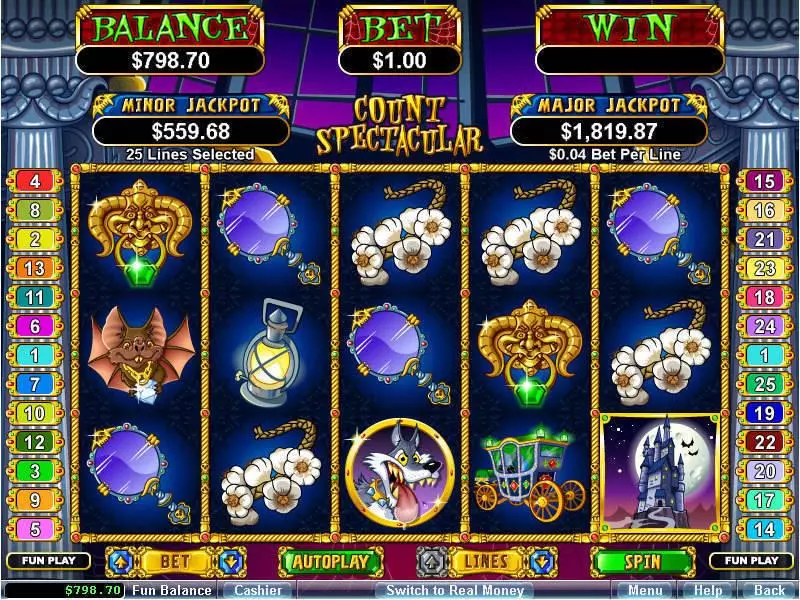Choose payline 10 marker

pyautogui.click(x=35, y=413)
